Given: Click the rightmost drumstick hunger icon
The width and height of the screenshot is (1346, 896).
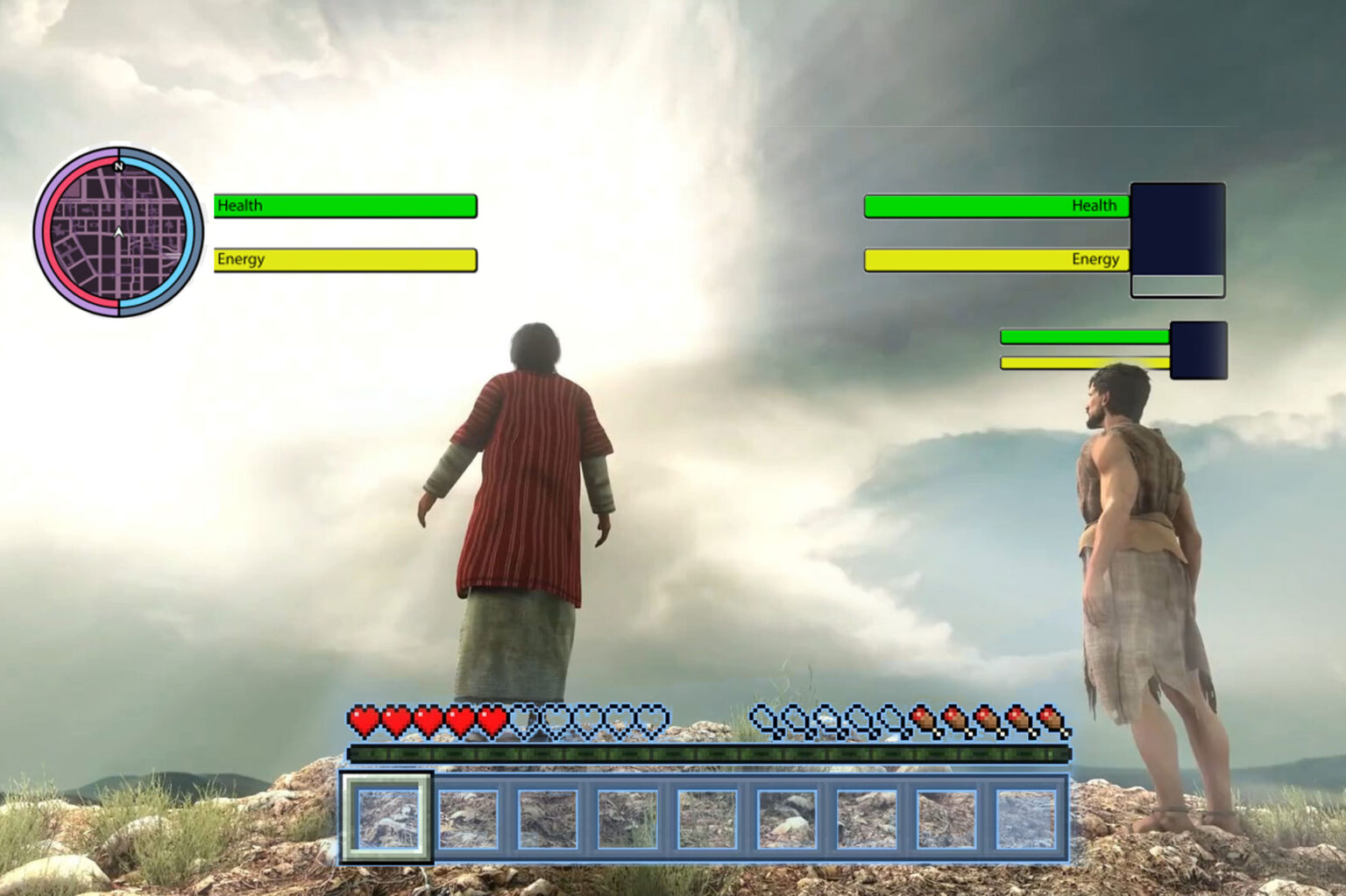Looking at the screenshot, I should pyautogui.click(x=1051, y=720).
